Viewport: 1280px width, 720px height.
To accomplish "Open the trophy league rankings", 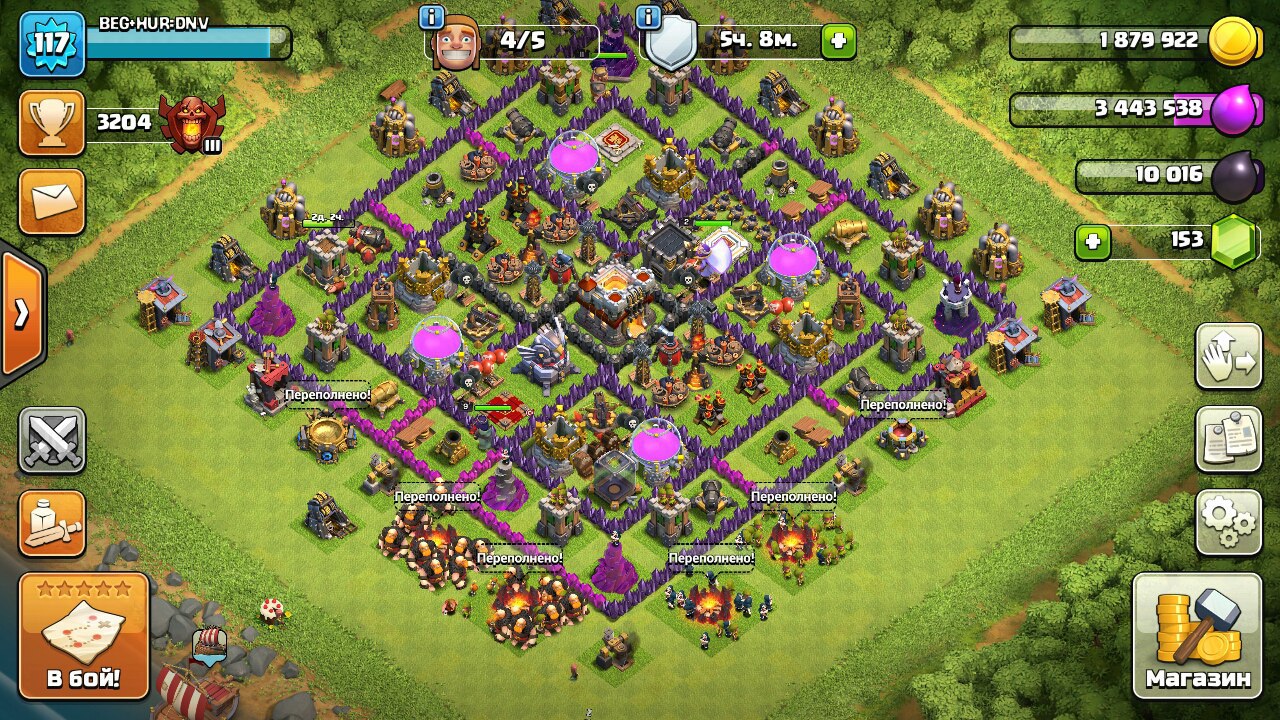I will coord(52,123).
